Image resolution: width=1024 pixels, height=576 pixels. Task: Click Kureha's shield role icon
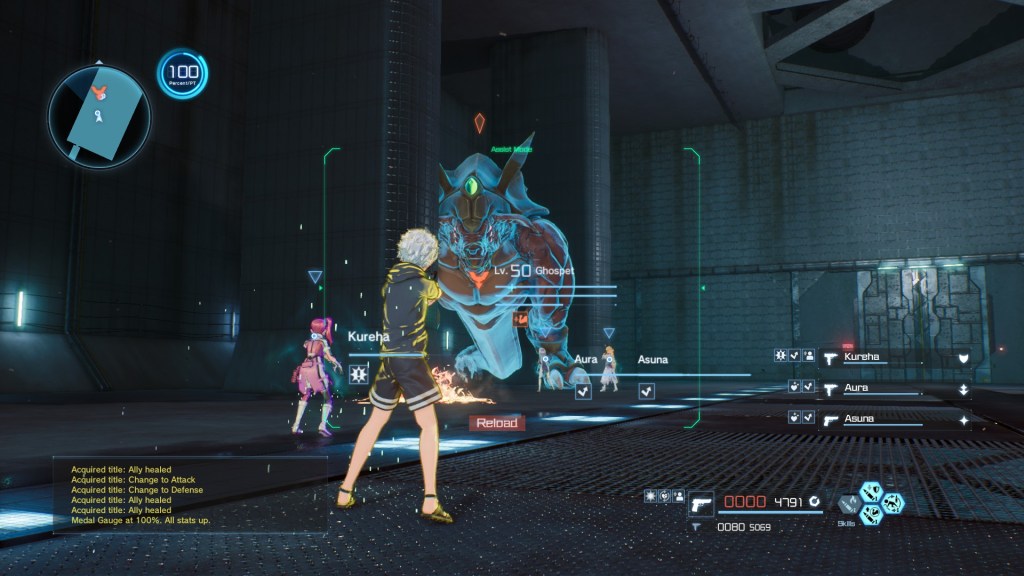(x=963, y=357)
